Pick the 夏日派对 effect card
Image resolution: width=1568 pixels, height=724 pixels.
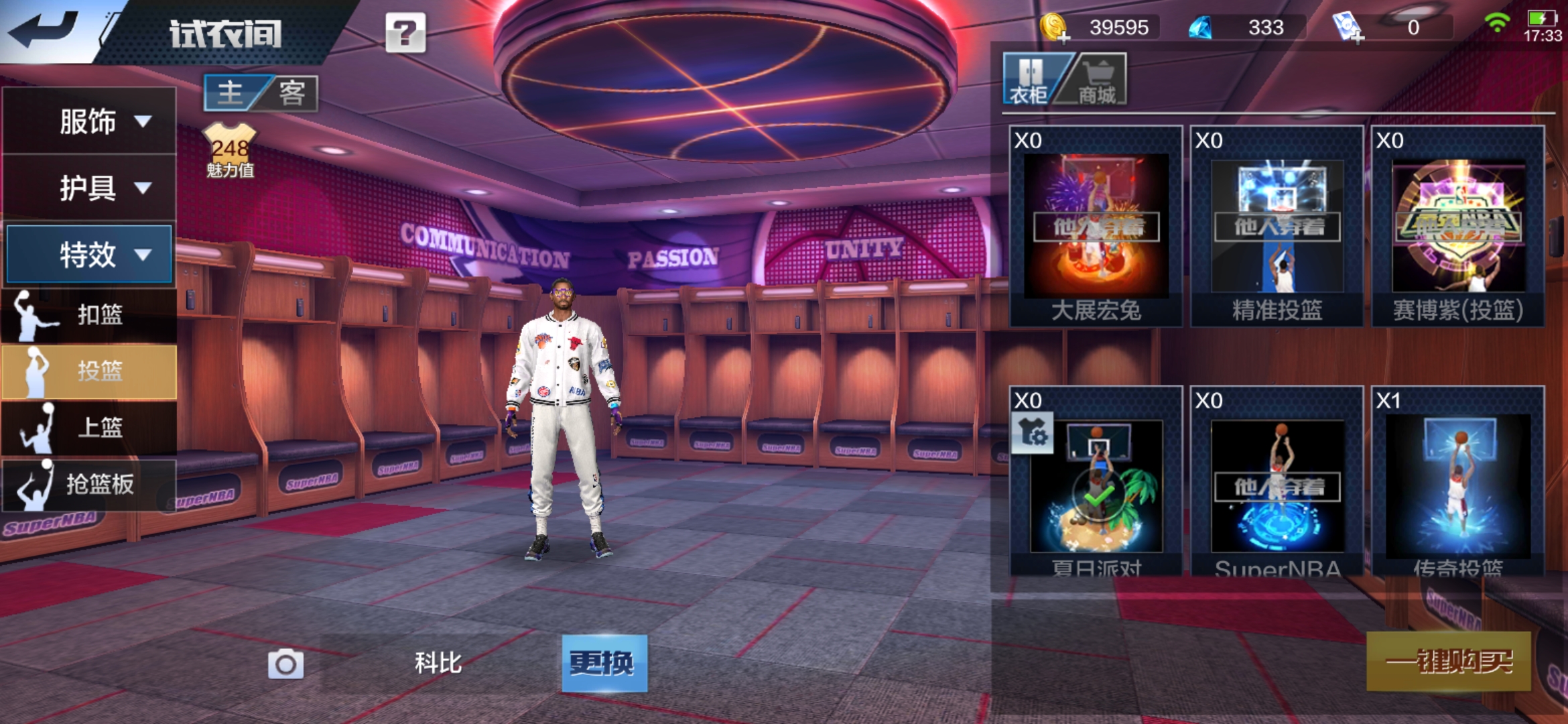click(1096, 484)
